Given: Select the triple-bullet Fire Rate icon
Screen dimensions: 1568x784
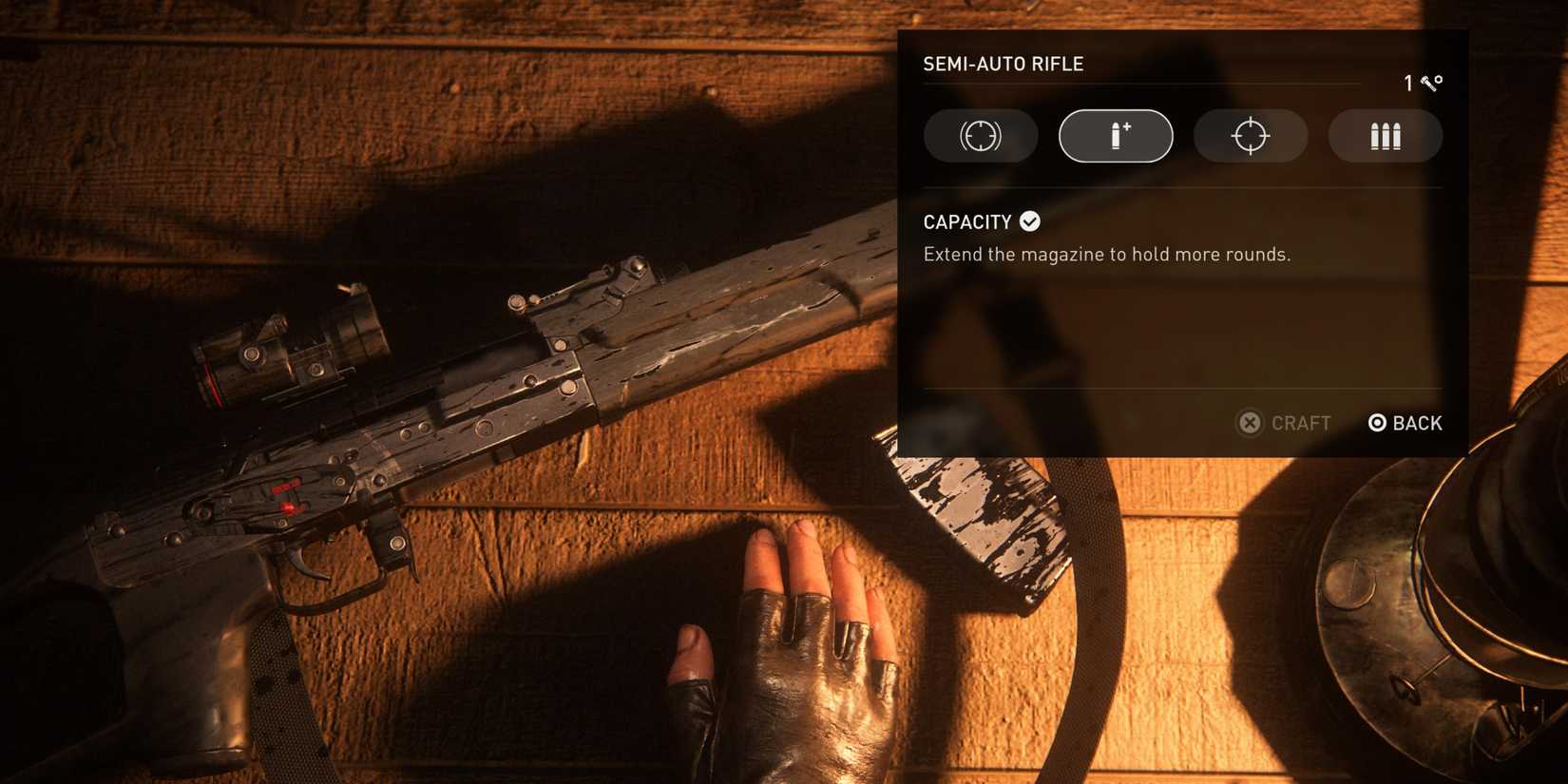Looking at the screenshot, I should pos(1386,136).
